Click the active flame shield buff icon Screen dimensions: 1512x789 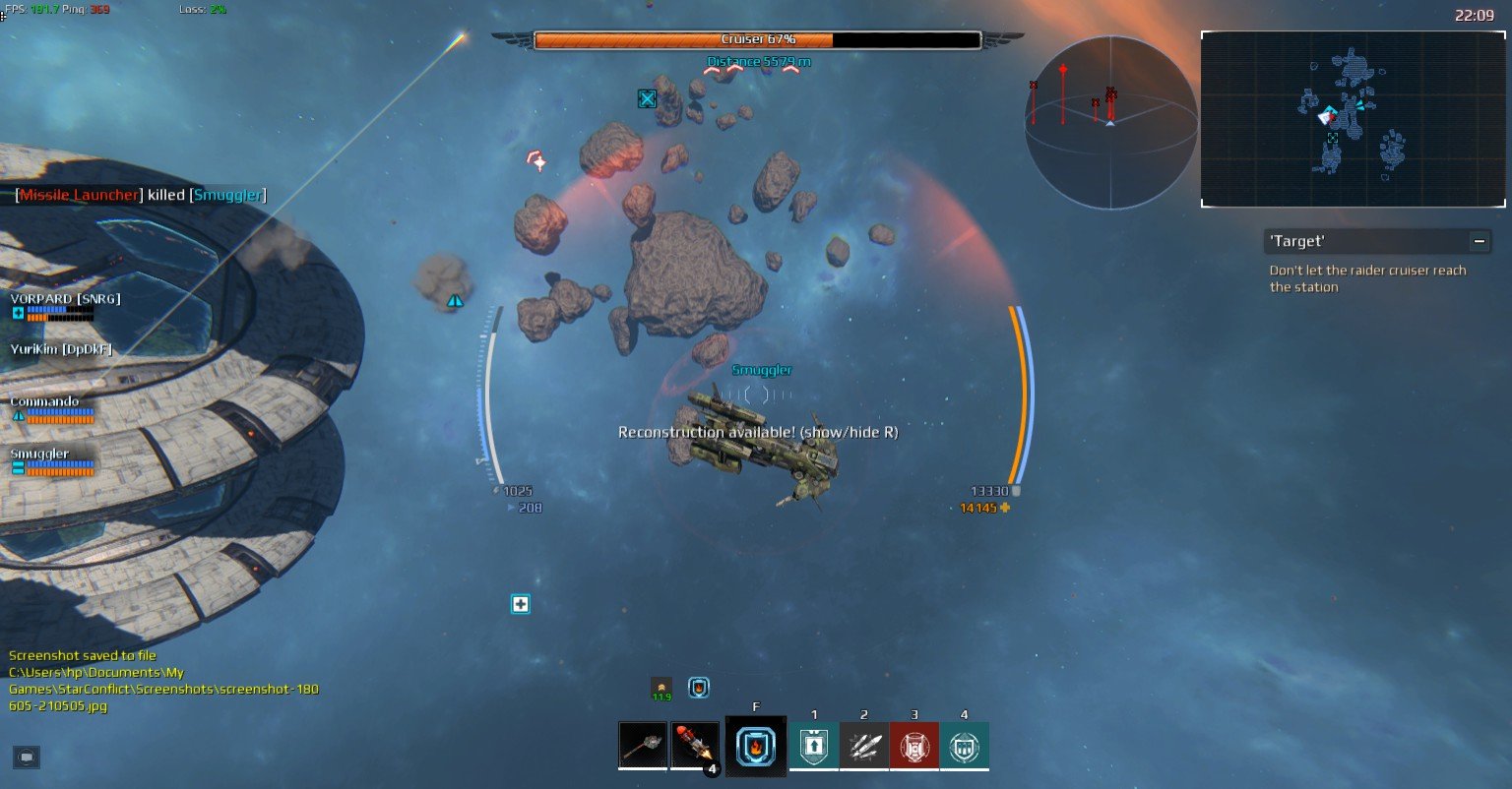[699, 688]
